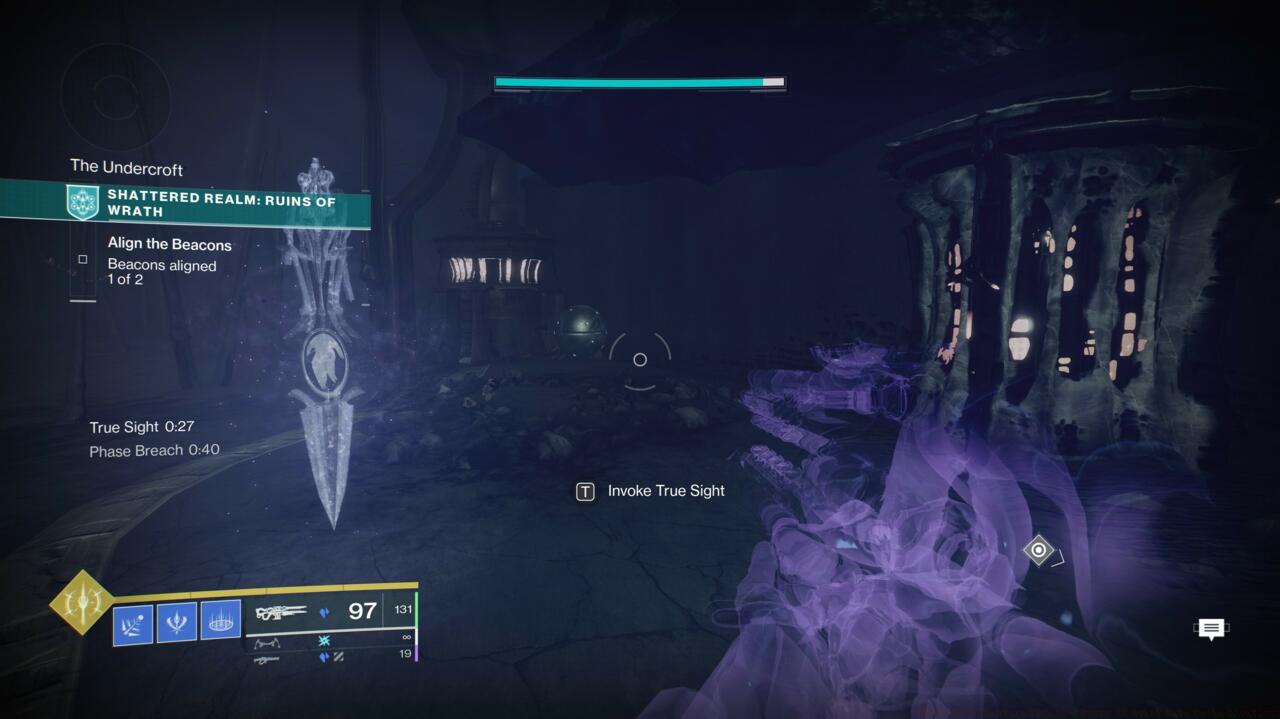This screenshot has width=1280, height=719.
Task: Select the equipped rifle weapon icon
Action: (x=280, y=612)
